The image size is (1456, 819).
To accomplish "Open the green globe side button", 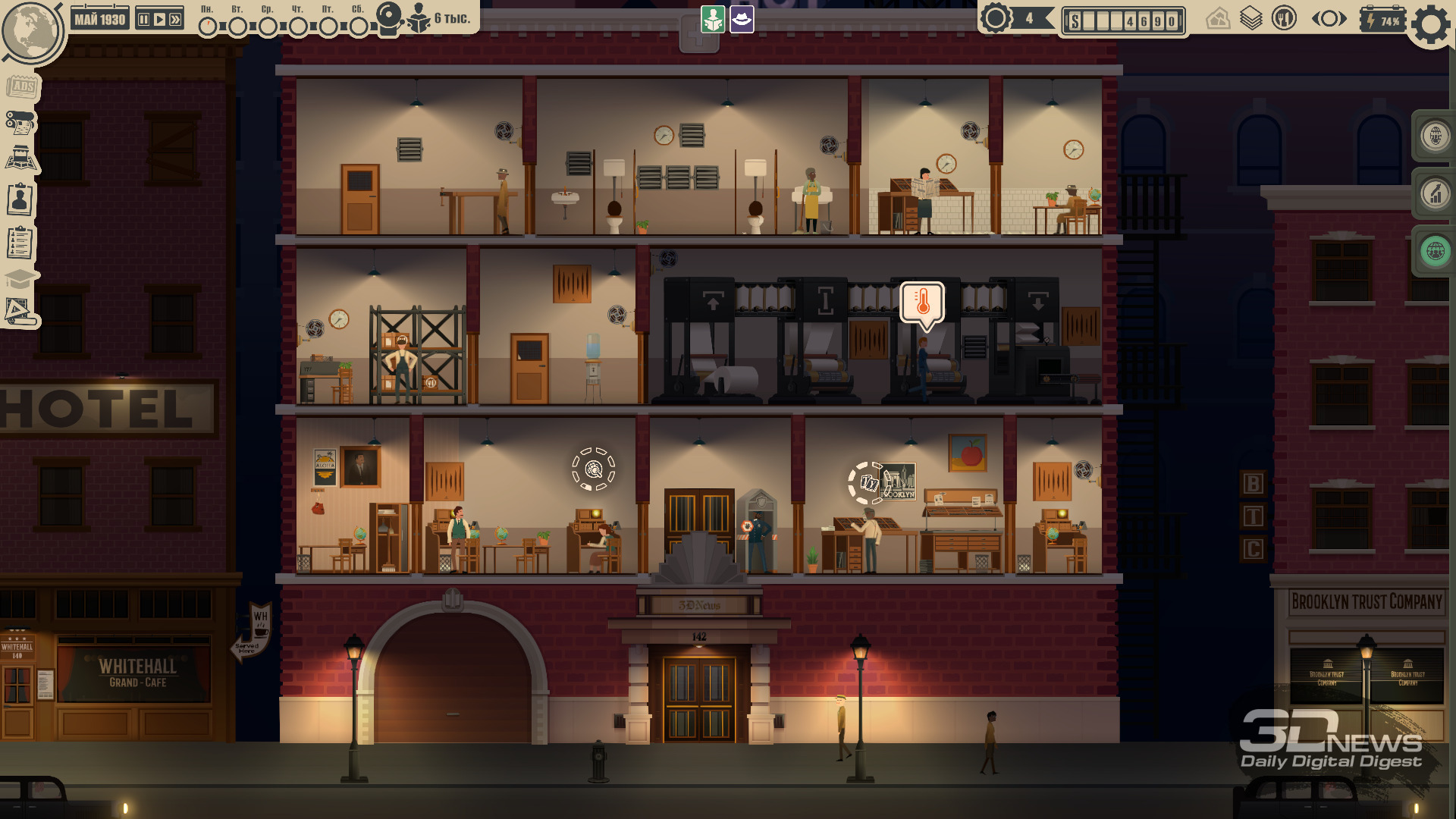I will pos(1435,251).
